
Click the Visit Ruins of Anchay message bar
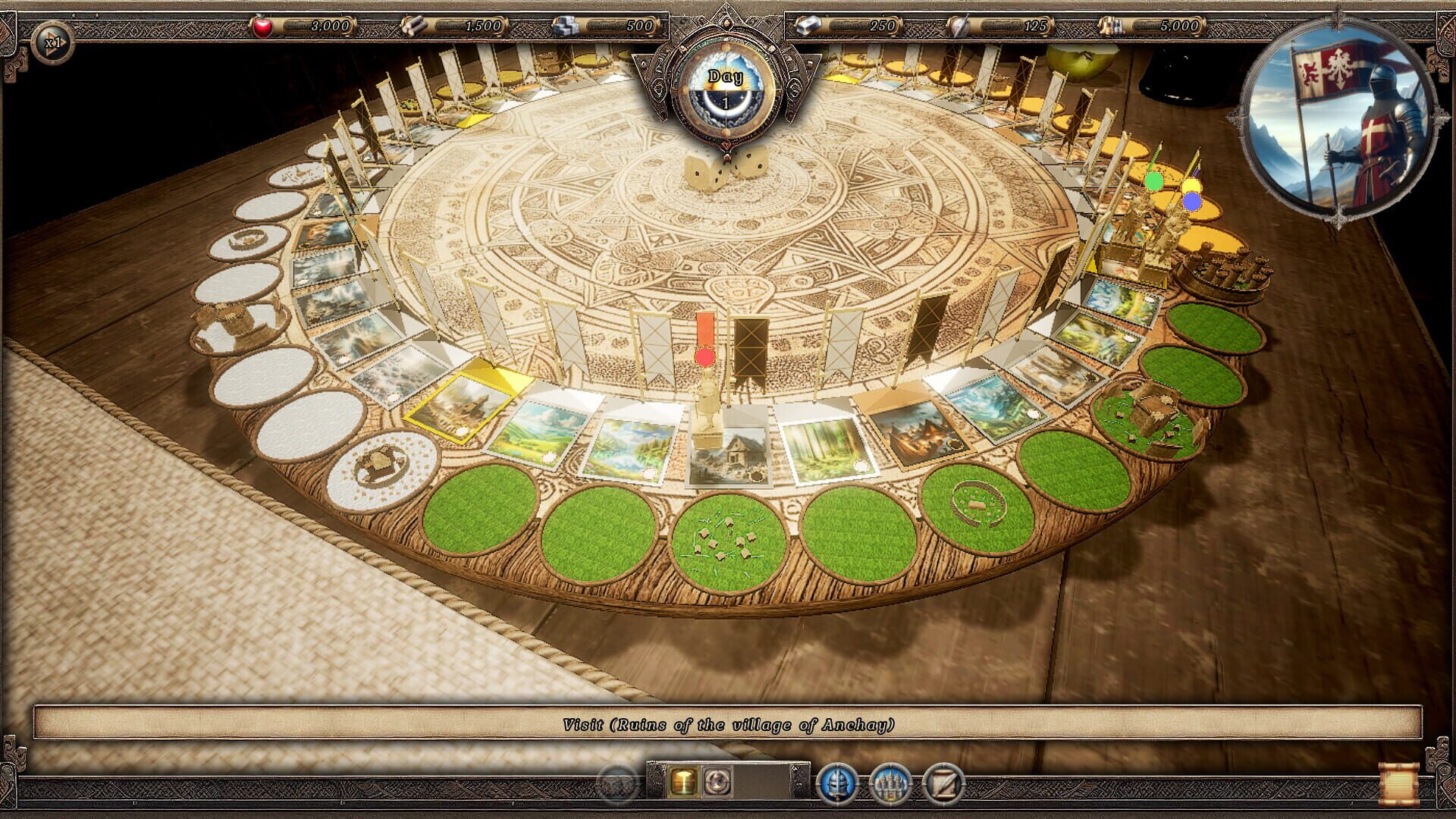[x=728, y=723]
